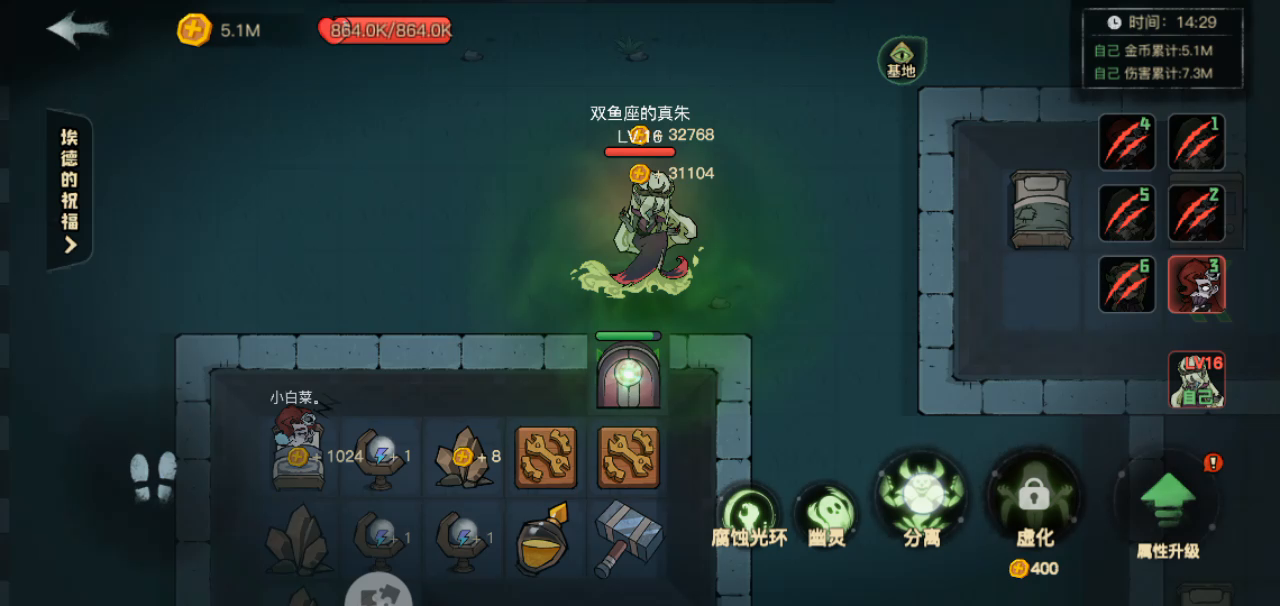This screenshot has height=606, width=1280.
Task: Activate the 腐蚀光环 skill
Action: [x=748, y=511]
